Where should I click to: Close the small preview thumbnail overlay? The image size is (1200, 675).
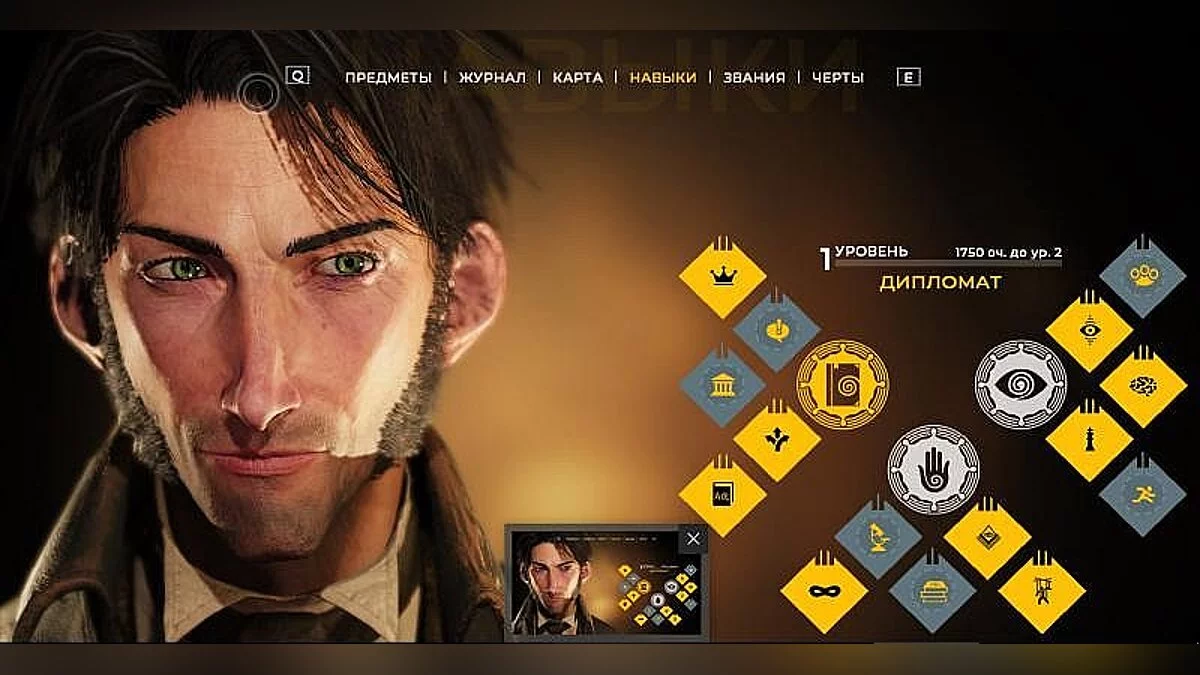tap(693, 539)
